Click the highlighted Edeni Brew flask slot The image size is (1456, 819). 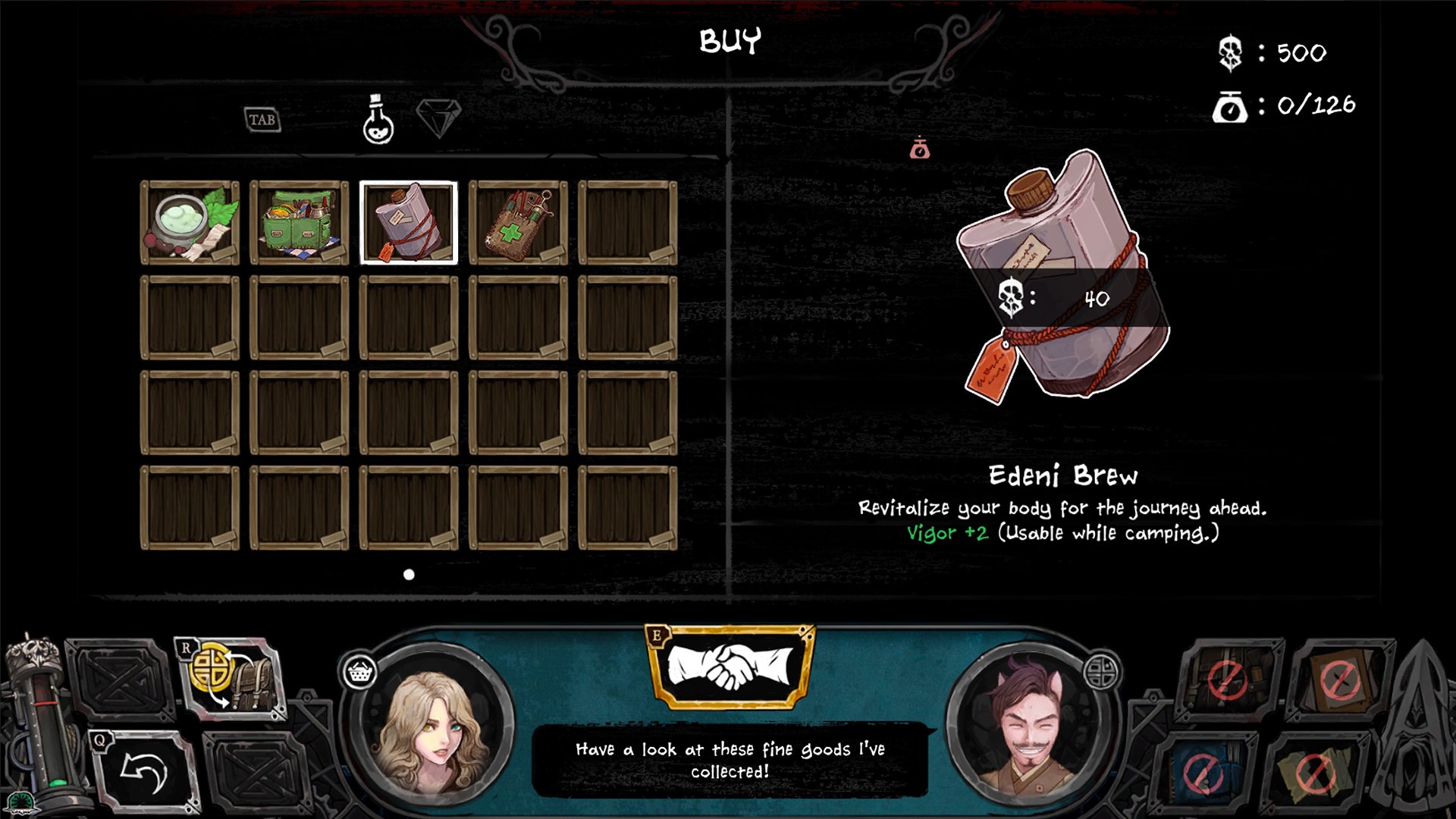pyautogui.click(x=408, y=221)
